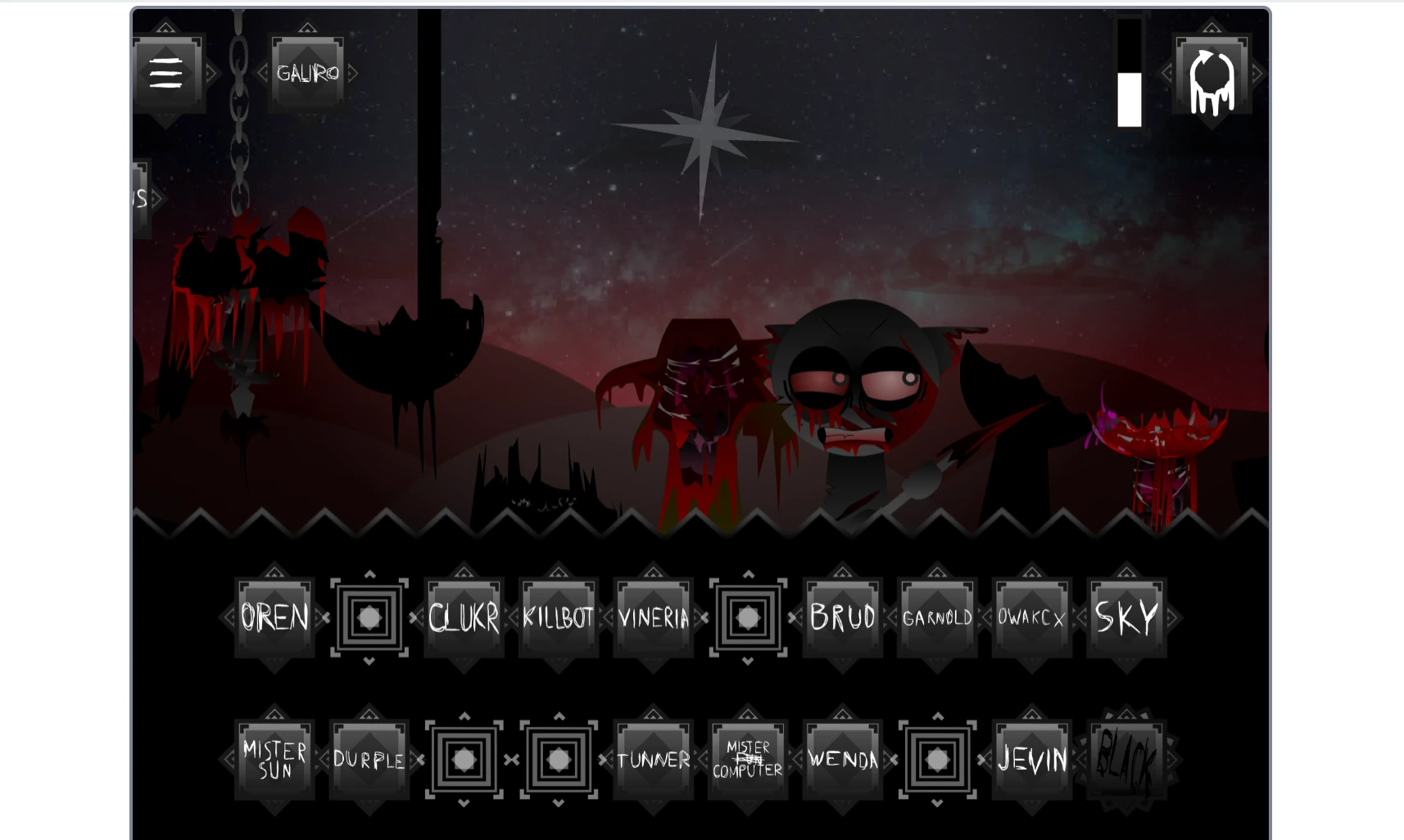Open the hamburger menu top left

[x=166, y=72]
